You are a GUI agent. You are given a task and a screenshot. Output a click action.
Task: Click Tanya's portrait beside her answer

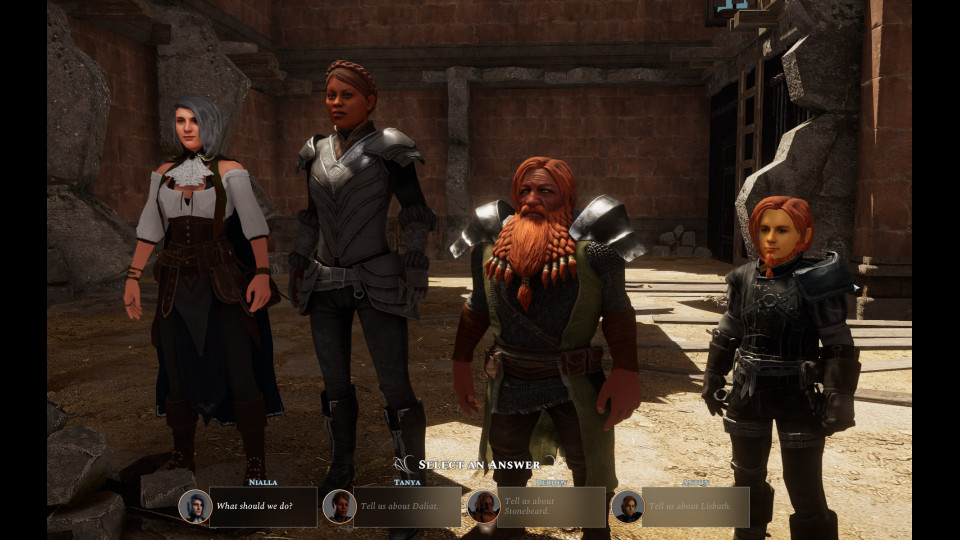click(x=340, y=506)
